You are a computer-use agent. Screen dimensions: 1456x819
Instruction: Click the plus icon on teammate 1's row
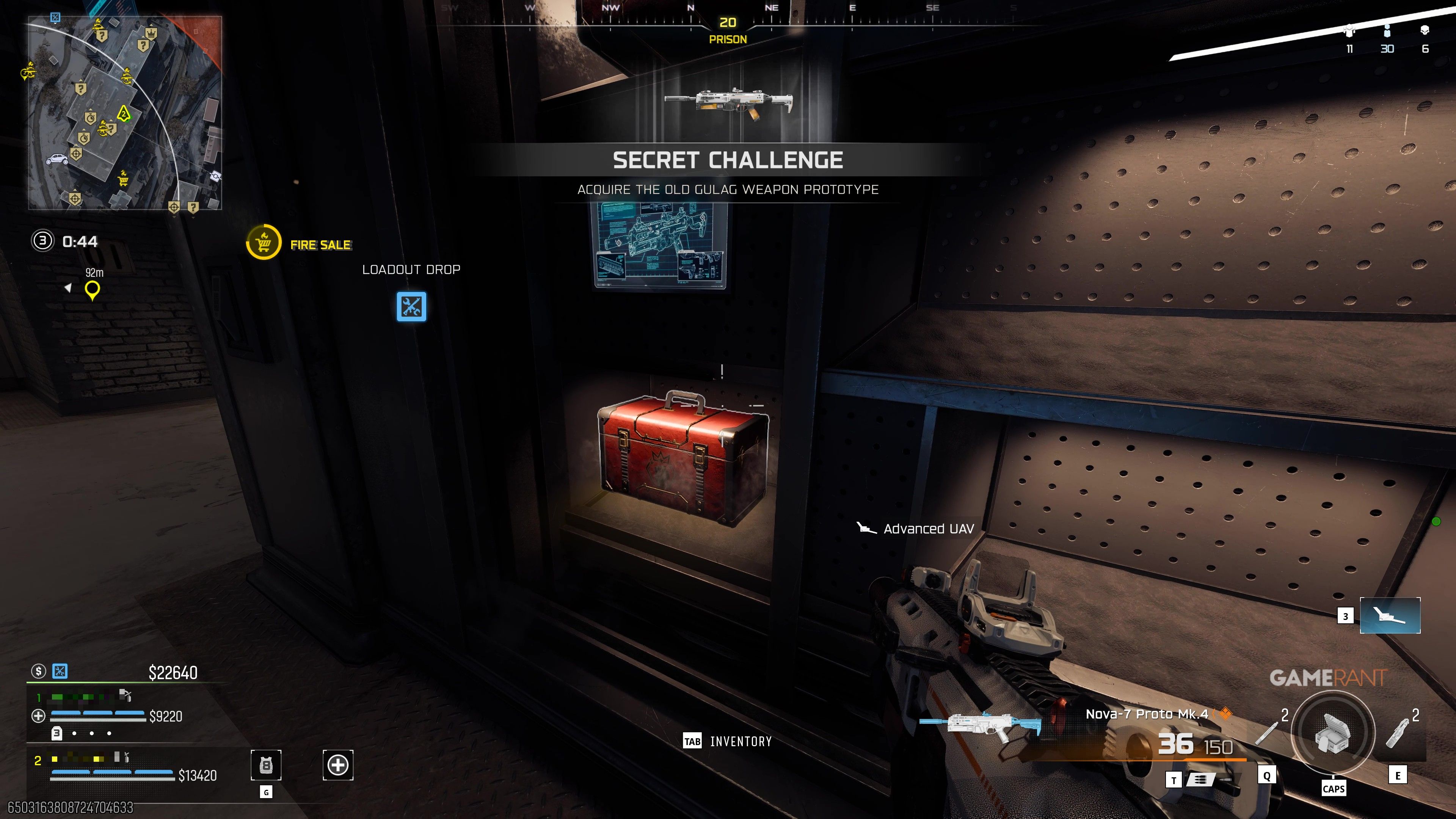[38, 715]
